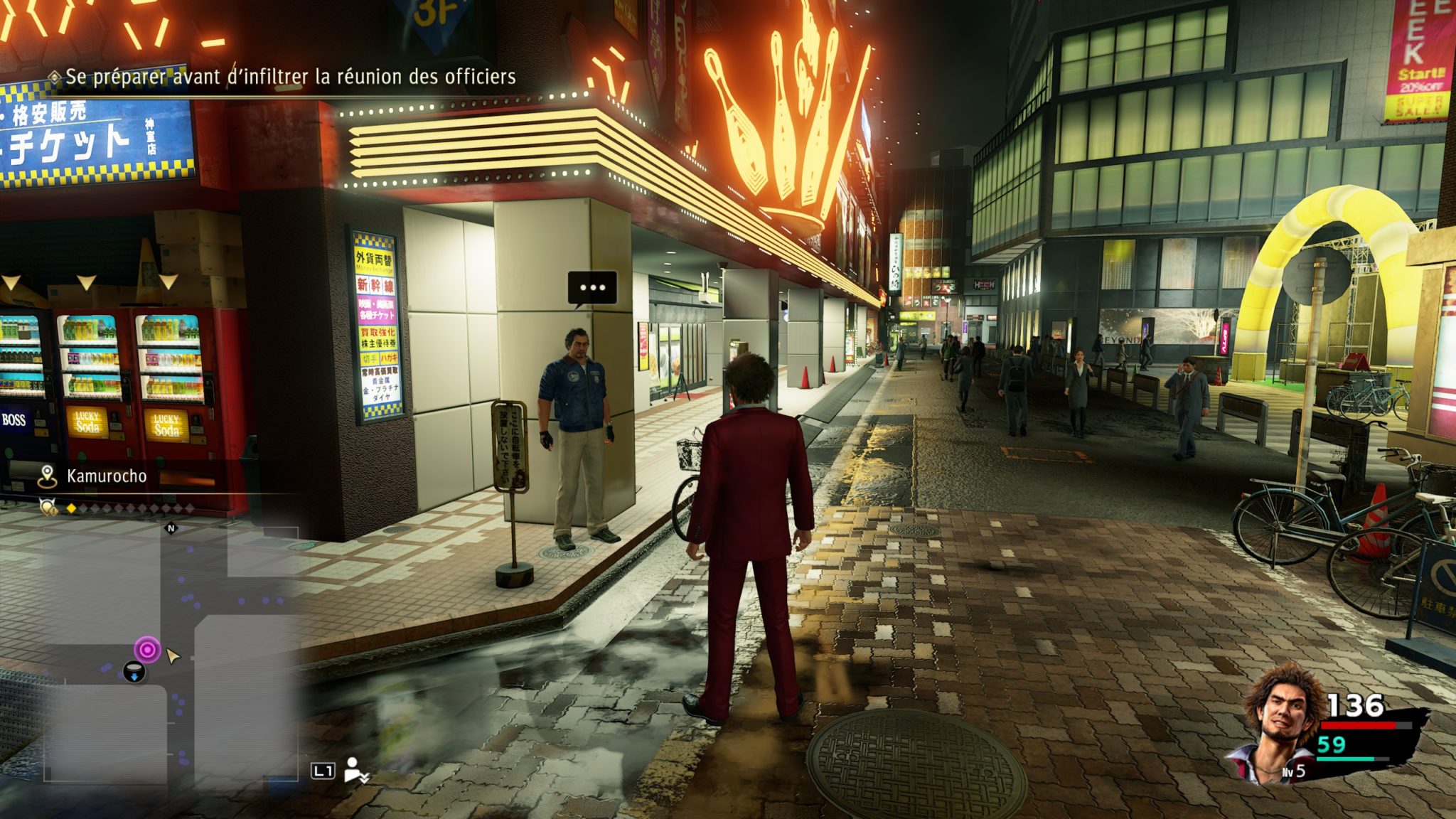Click the white person icon beside L1
The width and height of the screenshot is (1456, 819).
point(354,770)
